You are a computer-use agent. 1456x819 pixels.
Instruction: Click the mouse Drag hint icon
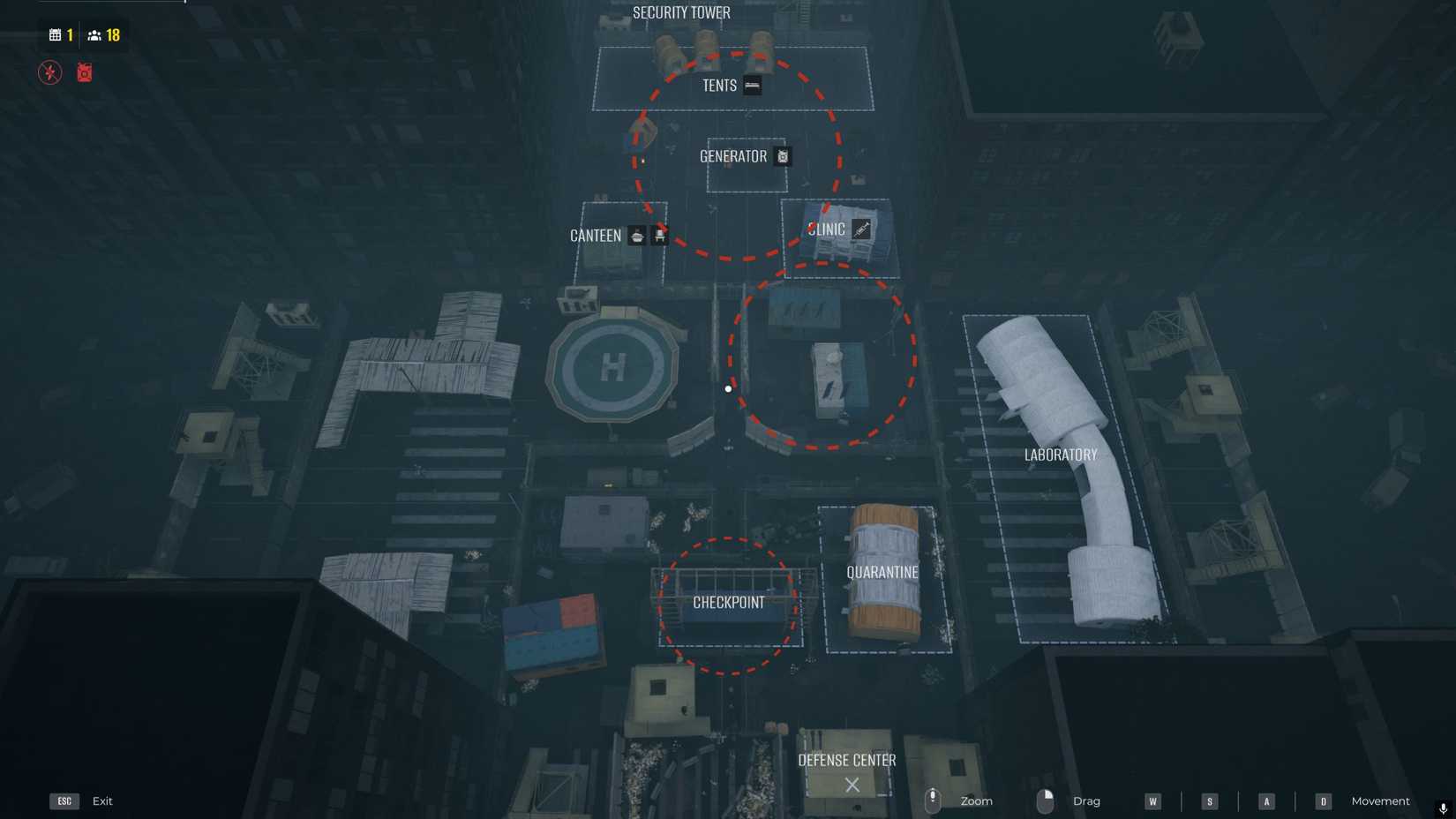coord(1046,800)
